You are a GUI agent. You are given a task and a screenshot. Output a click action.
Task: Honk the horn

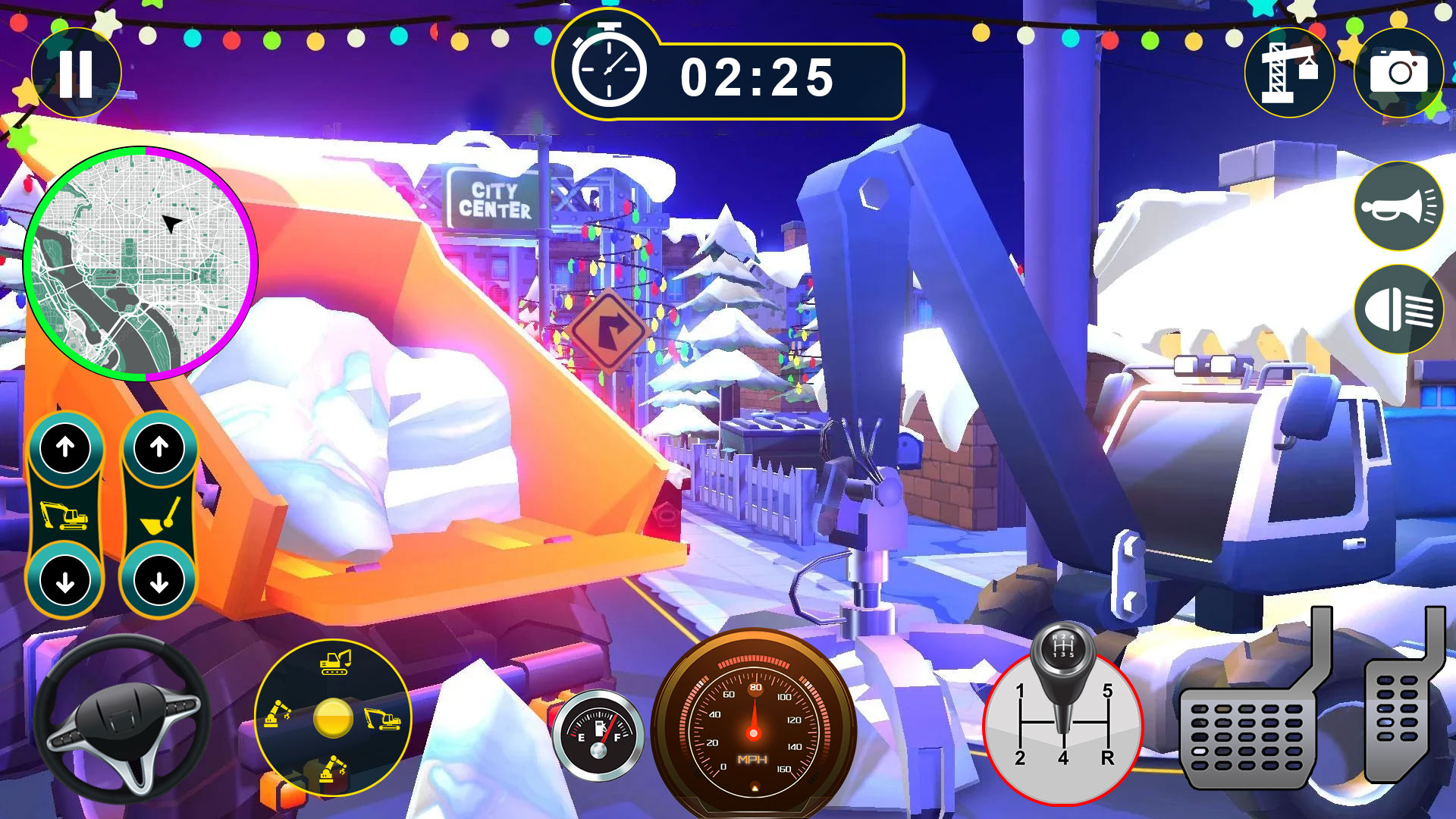click(x=1398, y=206)
